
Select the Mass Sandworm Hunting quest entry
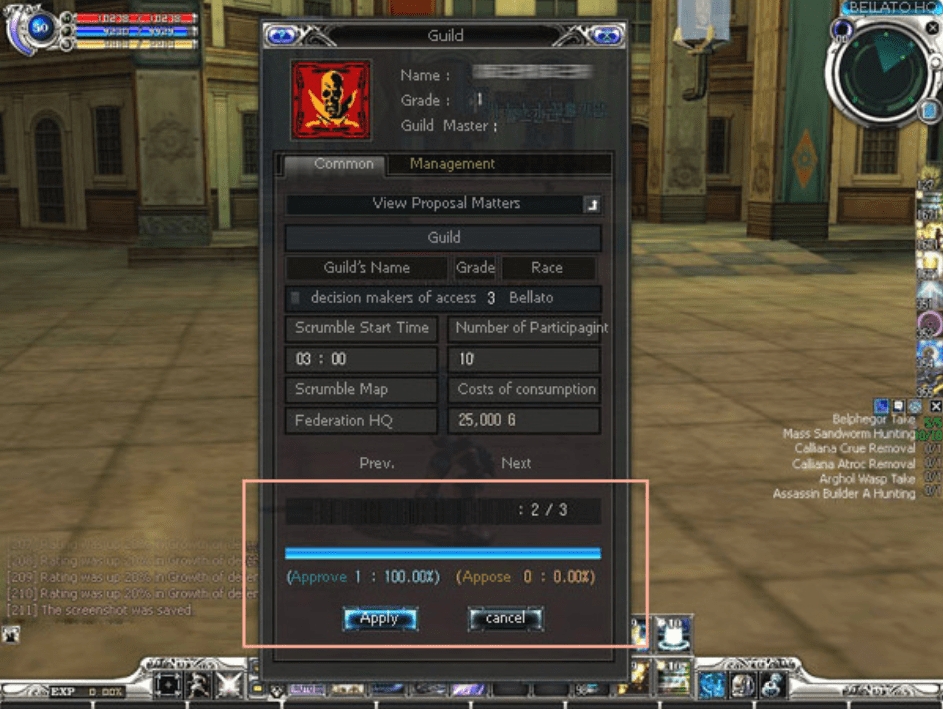[848, 434]
